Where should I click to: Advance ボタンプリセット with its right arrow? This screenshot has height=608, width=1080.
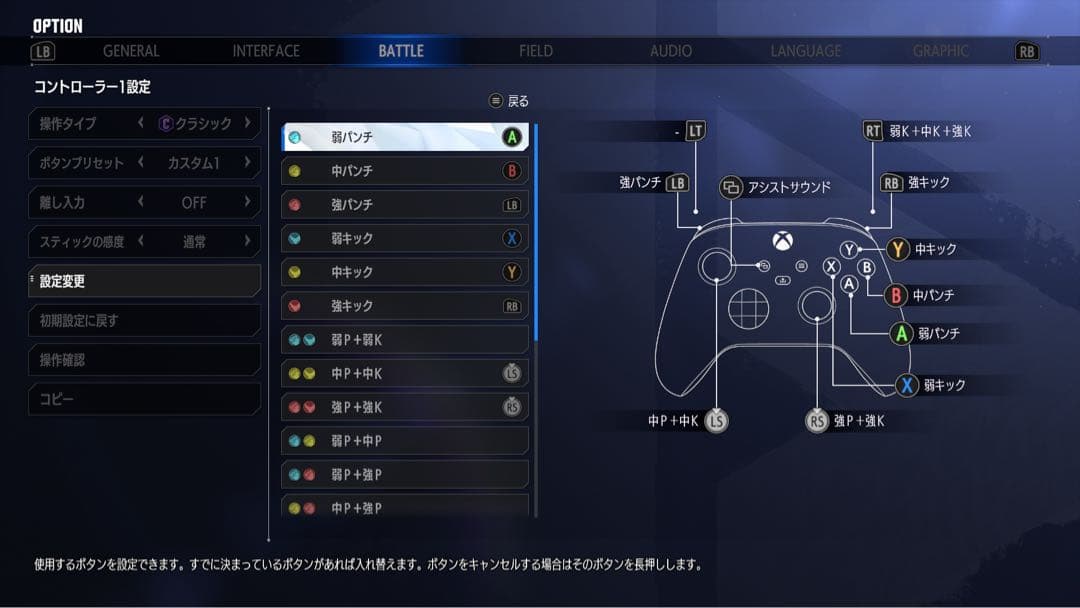click(x=247, y=162)
